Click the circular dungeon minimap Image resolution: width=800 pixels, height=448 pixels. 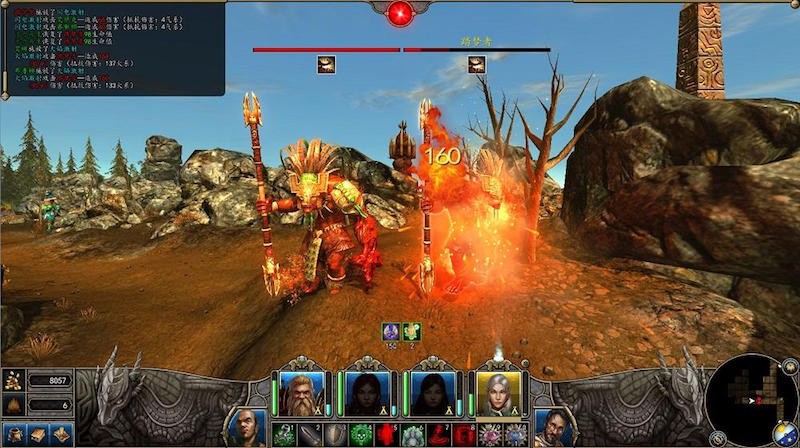click(x=750, y=398)
